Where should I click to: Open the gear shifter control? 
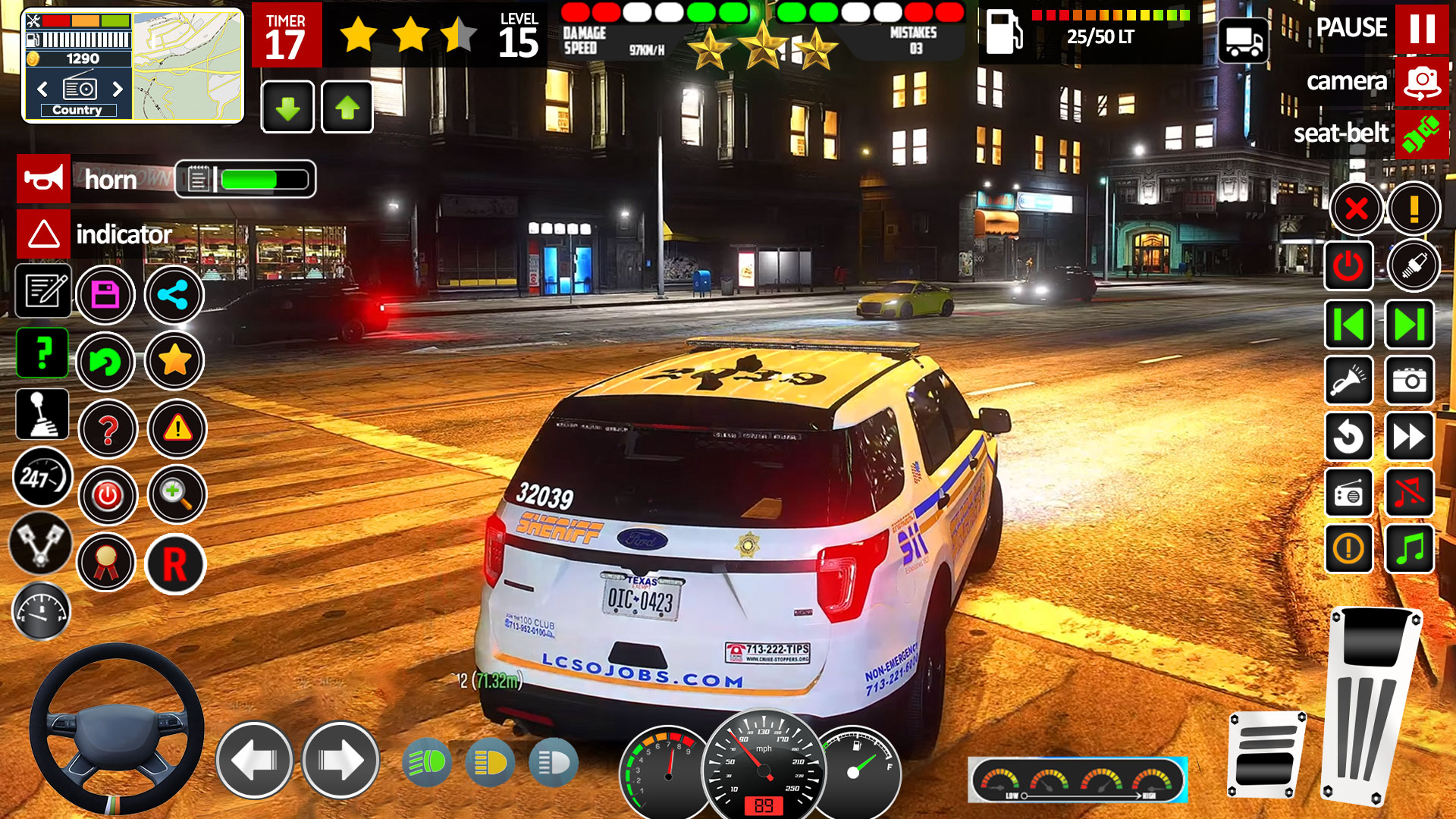tap(42, 415)
